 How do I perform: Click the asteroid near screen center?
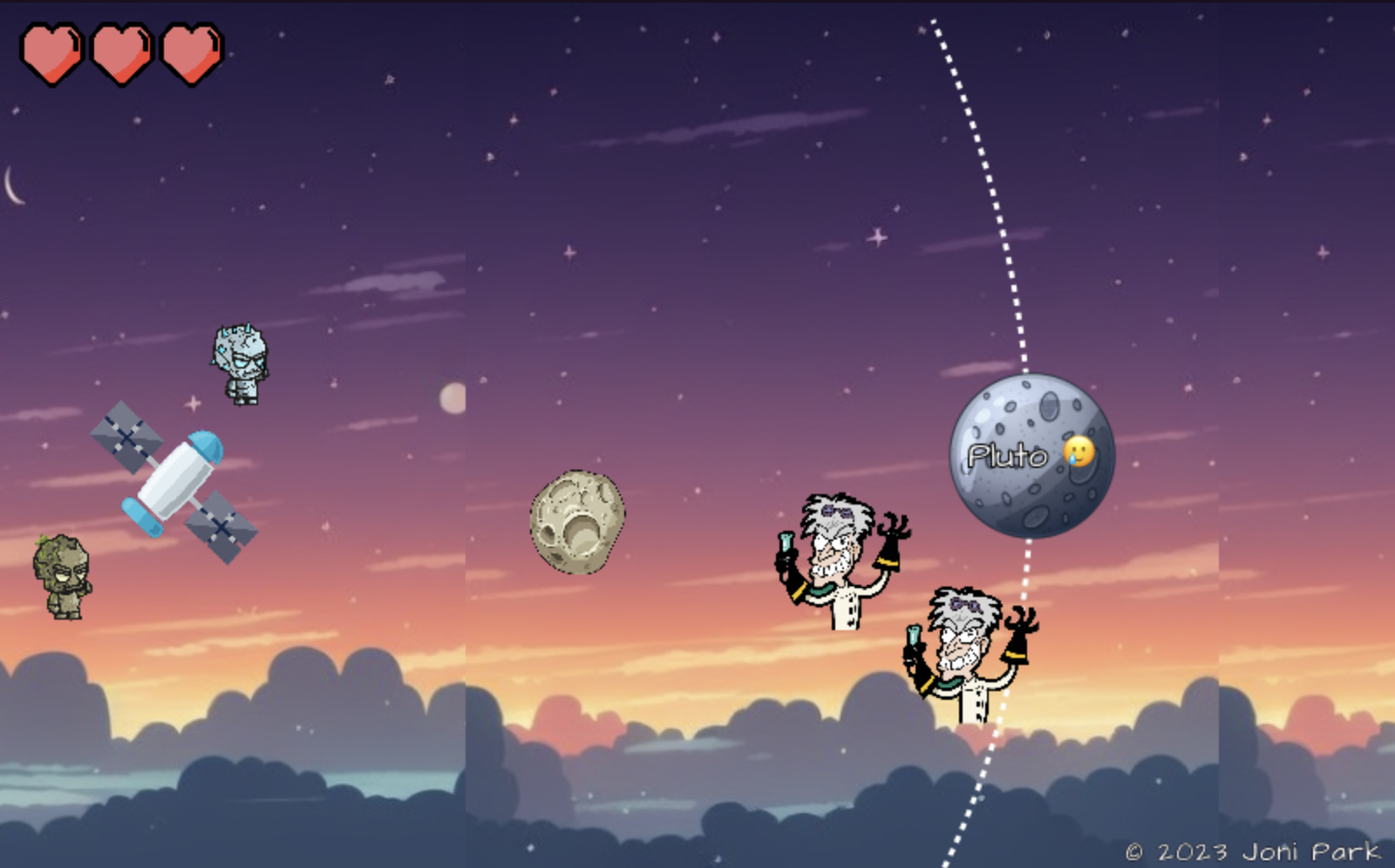(x=575, y=523)
